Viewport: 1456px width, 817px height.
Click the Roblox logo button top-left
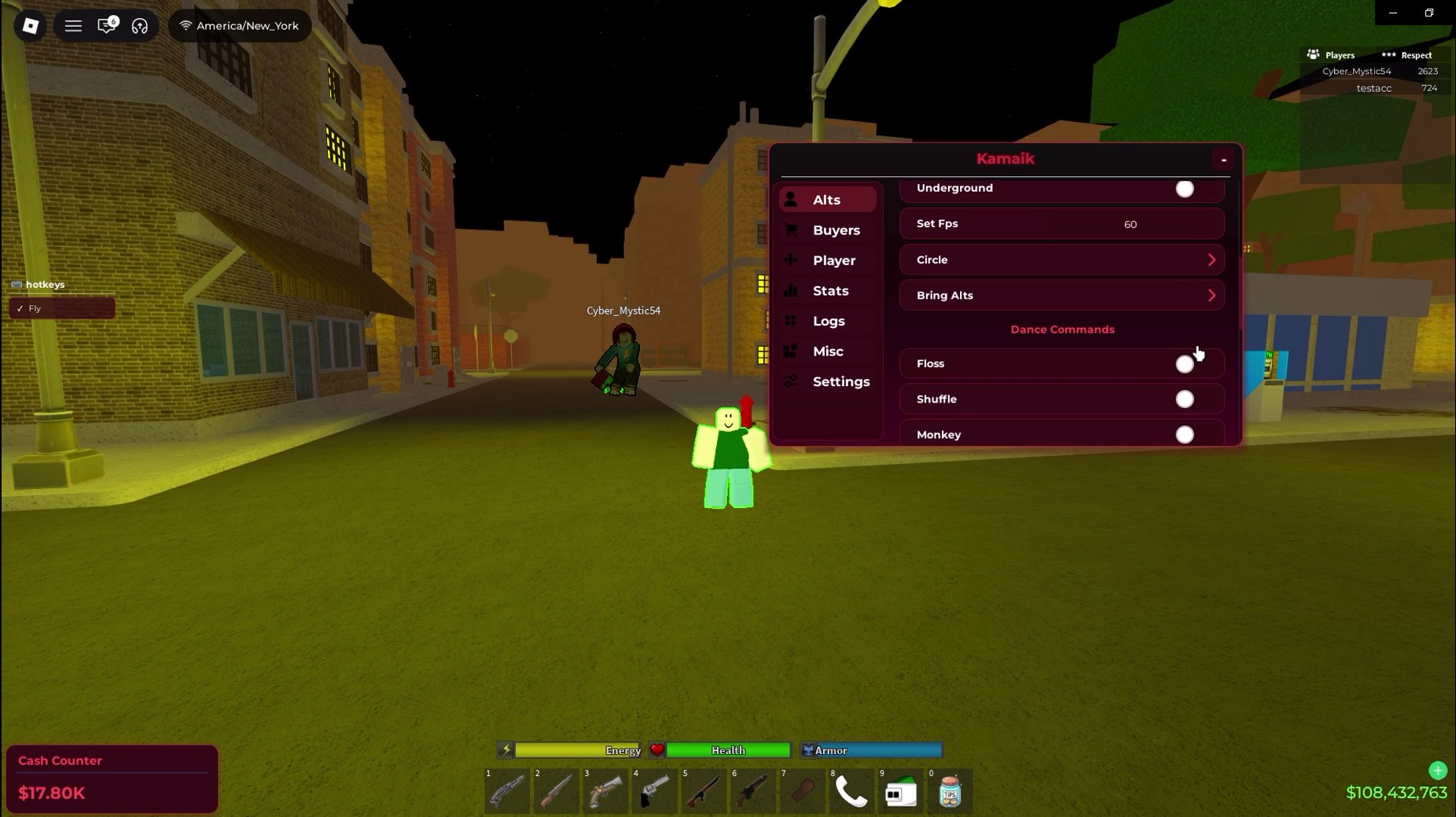29,25
